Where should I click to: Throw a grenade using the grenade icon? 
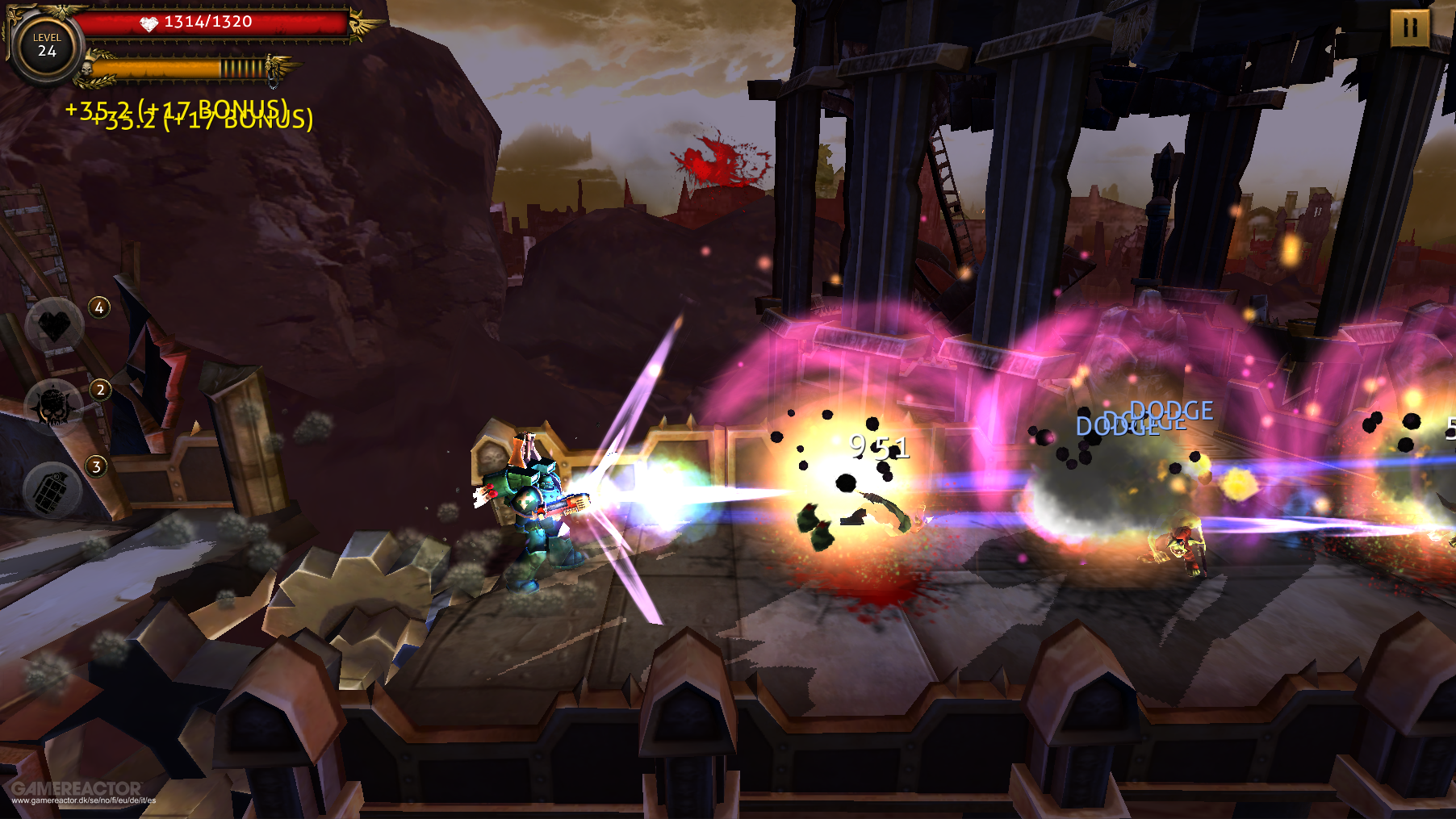click(x=52, y=490)
